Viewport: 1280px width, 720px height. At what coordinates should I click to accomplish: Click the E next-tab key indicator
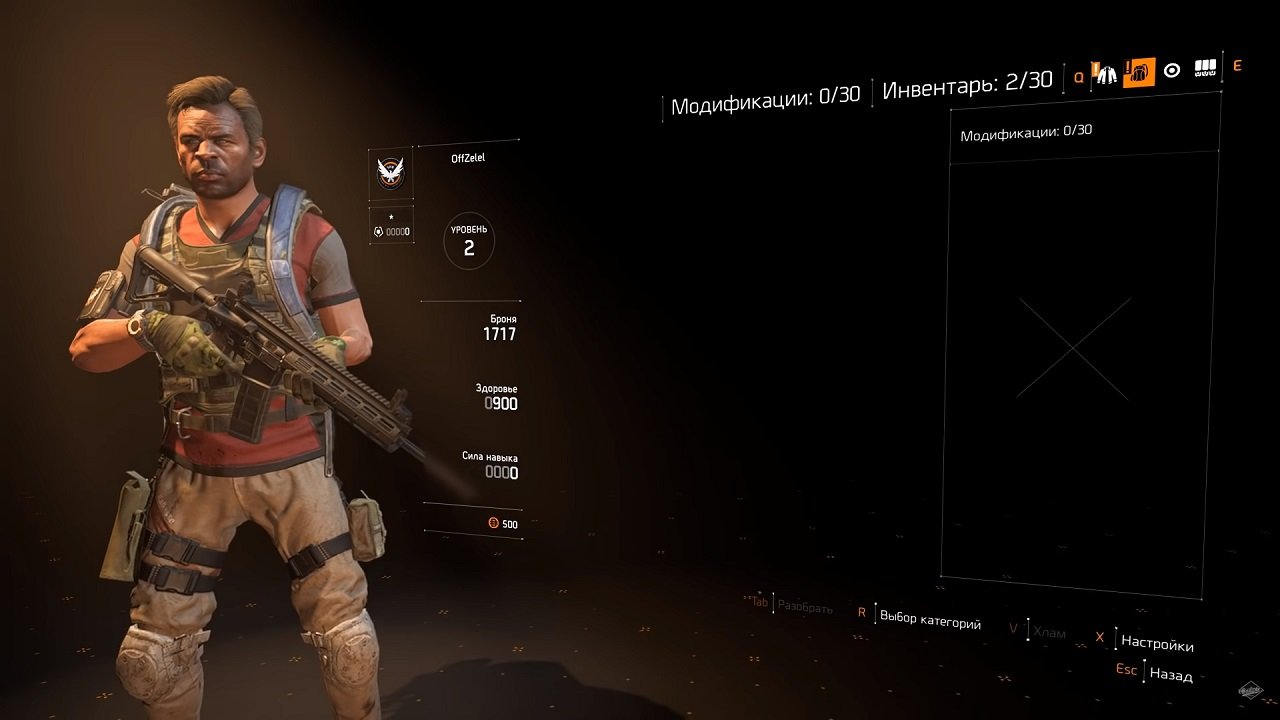(1236, 68)
